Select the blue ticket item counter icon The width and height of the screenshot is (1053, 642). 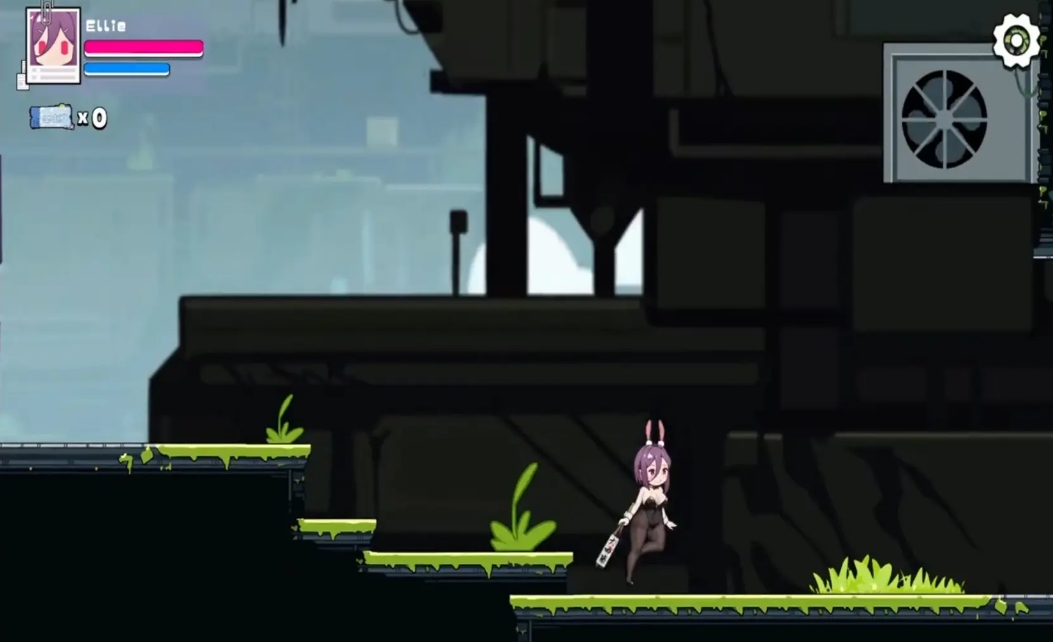click(51, 117)
